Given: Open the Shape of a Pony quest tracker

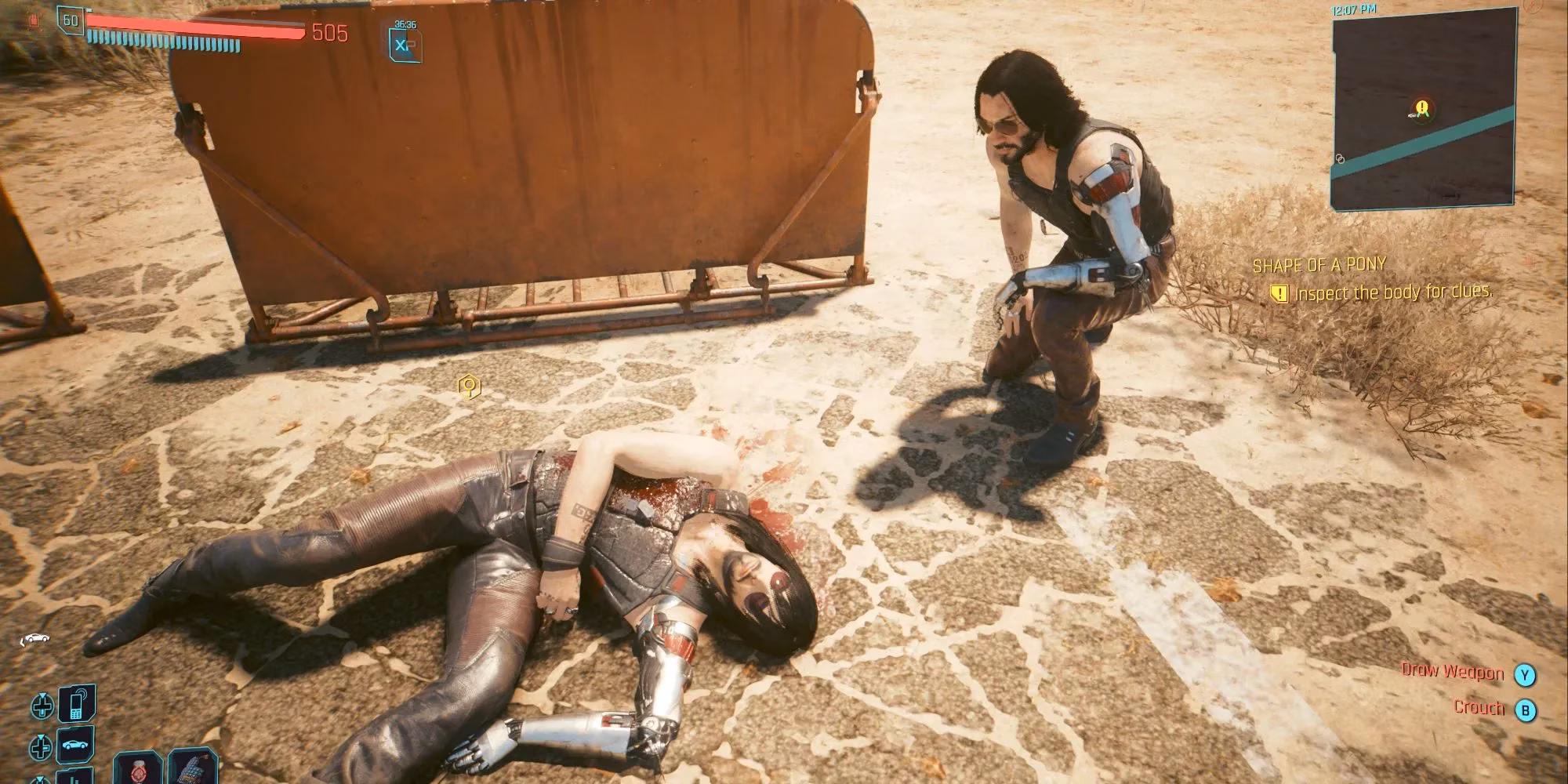Looking at the screenshot, I should pos(1319,265).
